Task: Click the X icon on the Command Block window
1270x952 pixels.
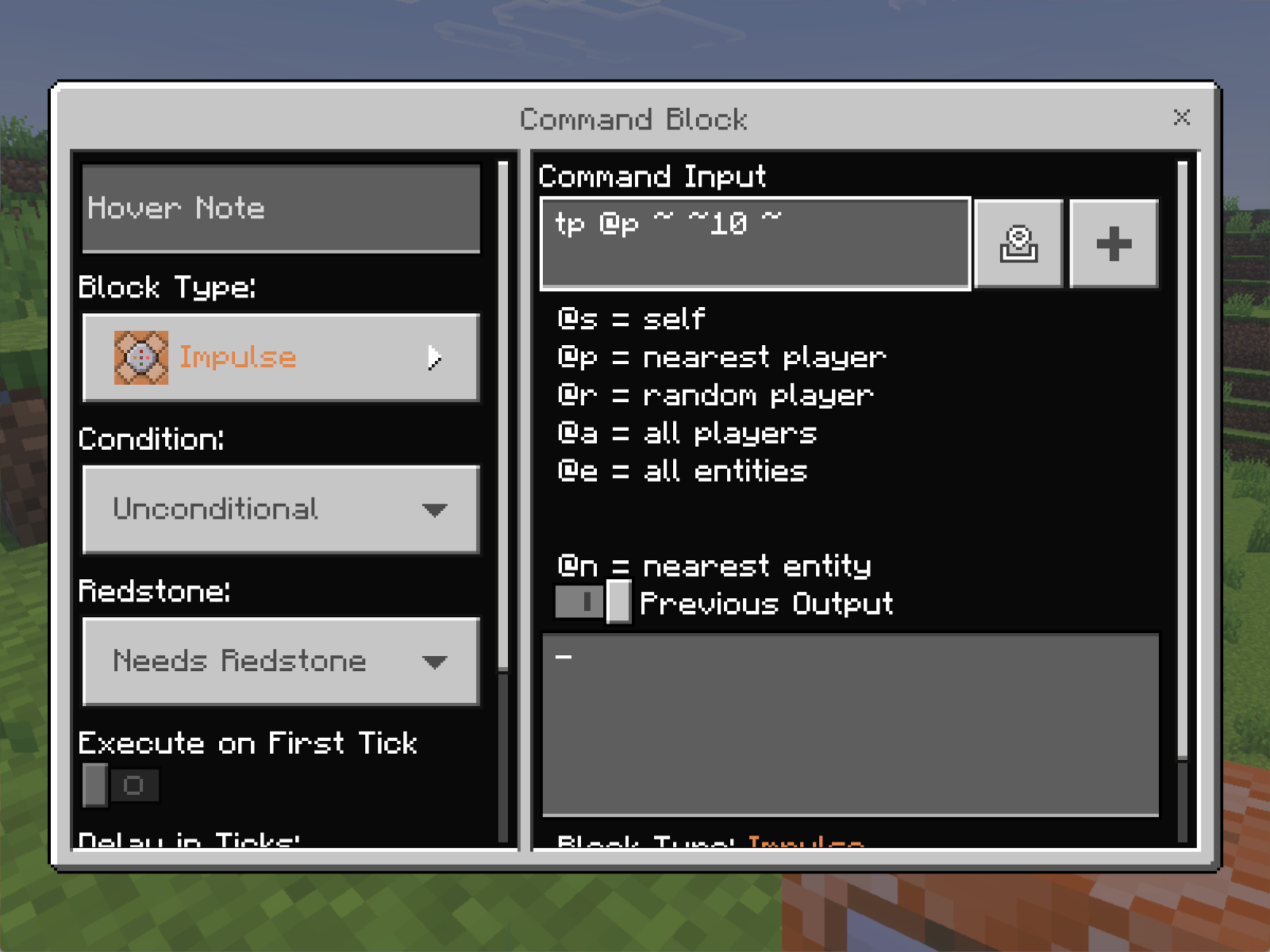Action: 1182,117
